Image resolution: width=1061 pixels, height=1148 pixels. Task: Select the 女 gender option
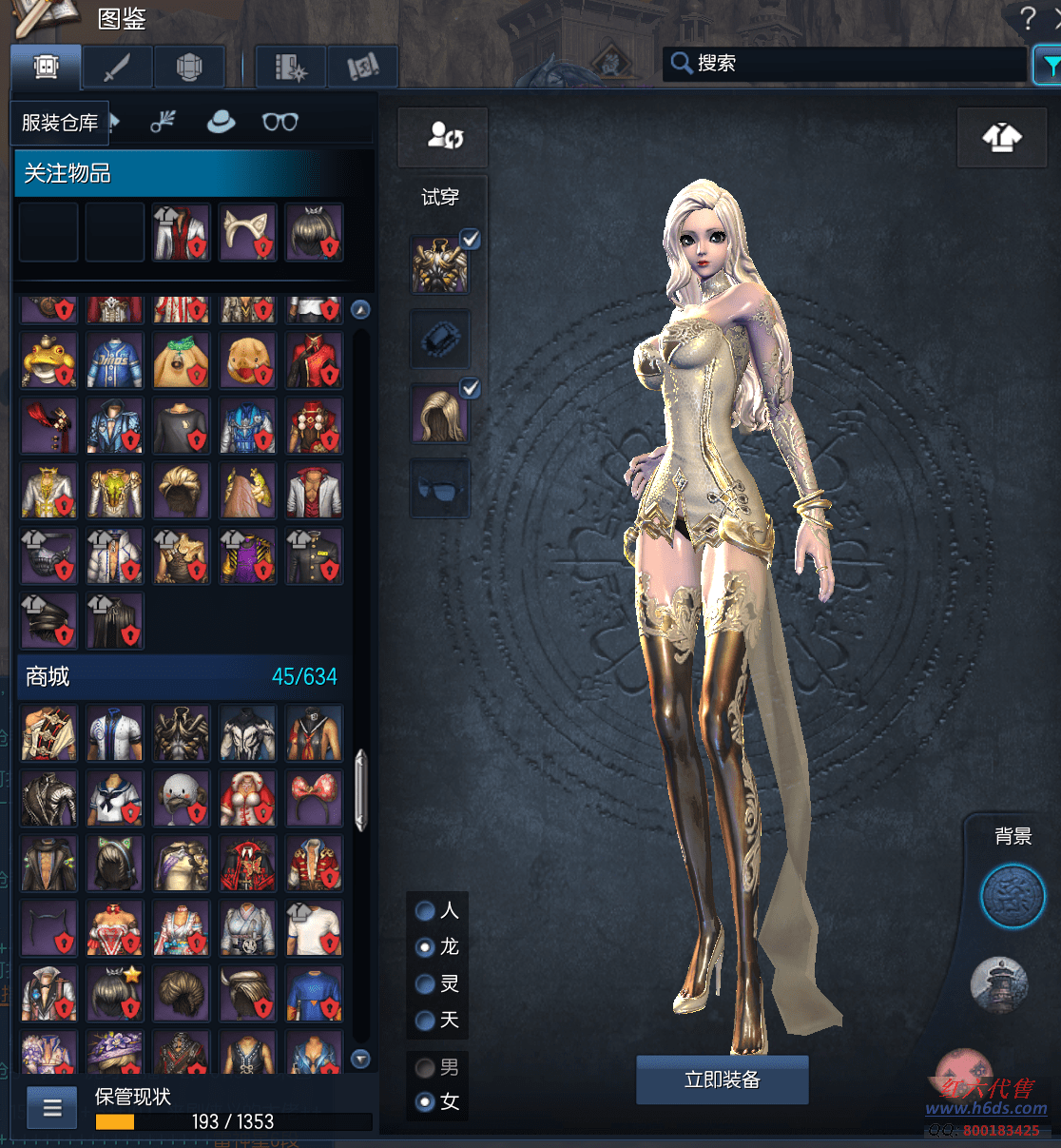coord(426,1102)
